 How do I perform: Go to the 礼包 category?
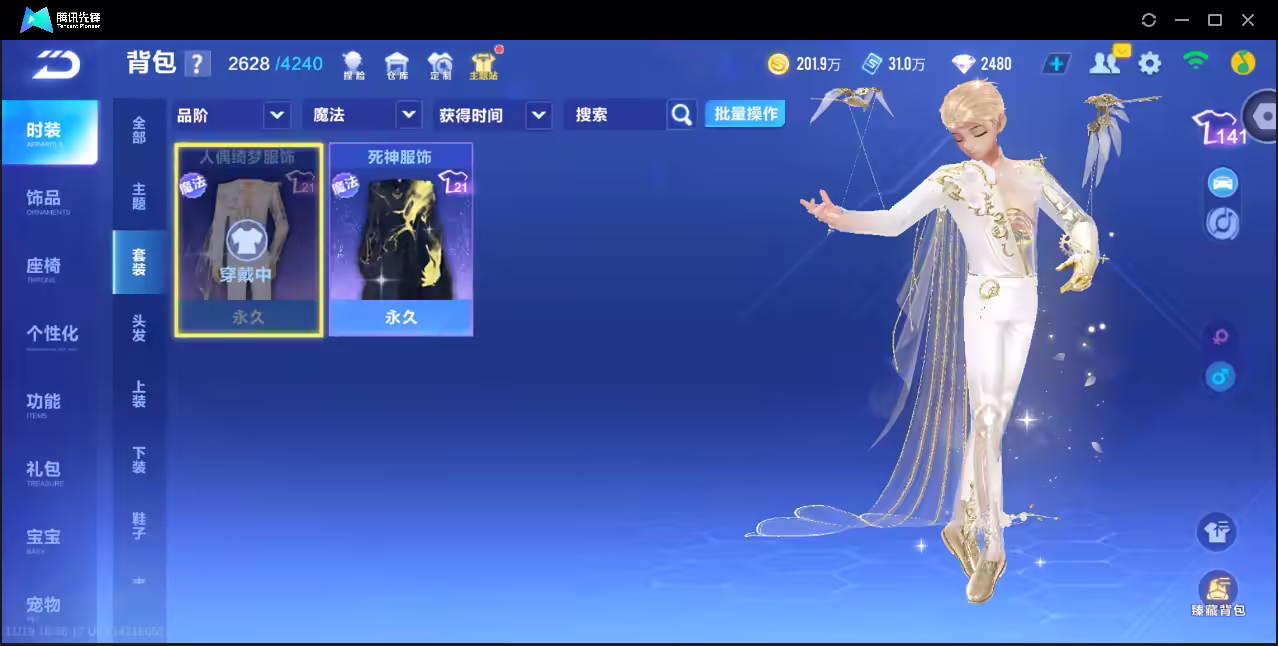click(44, 470)
